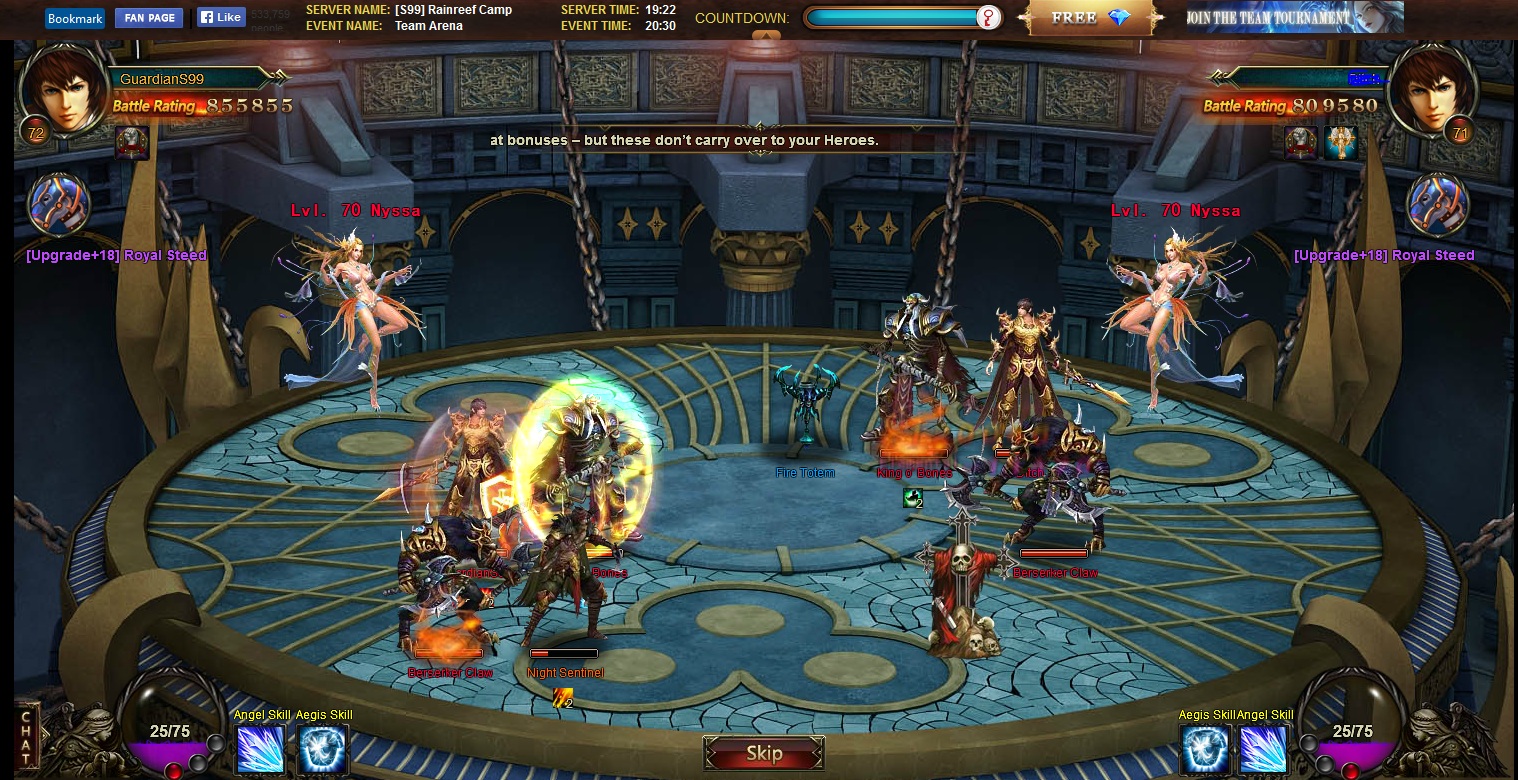
Task: Like the game on Facebook
Action: (x=221, y=17)
